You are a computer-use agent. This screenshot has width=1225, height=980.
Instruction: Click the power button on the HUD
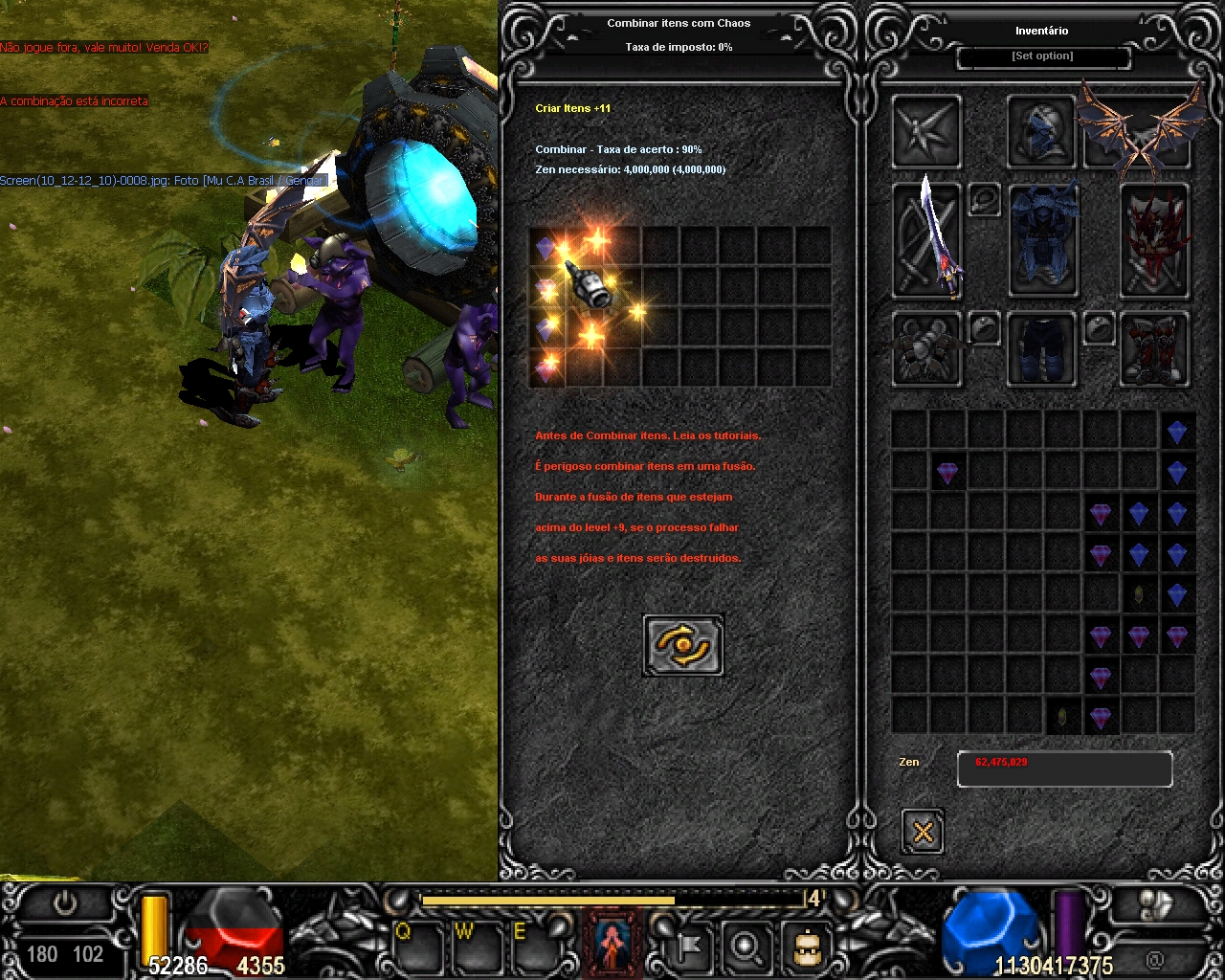pyautogui.click(x=65, y=903)
